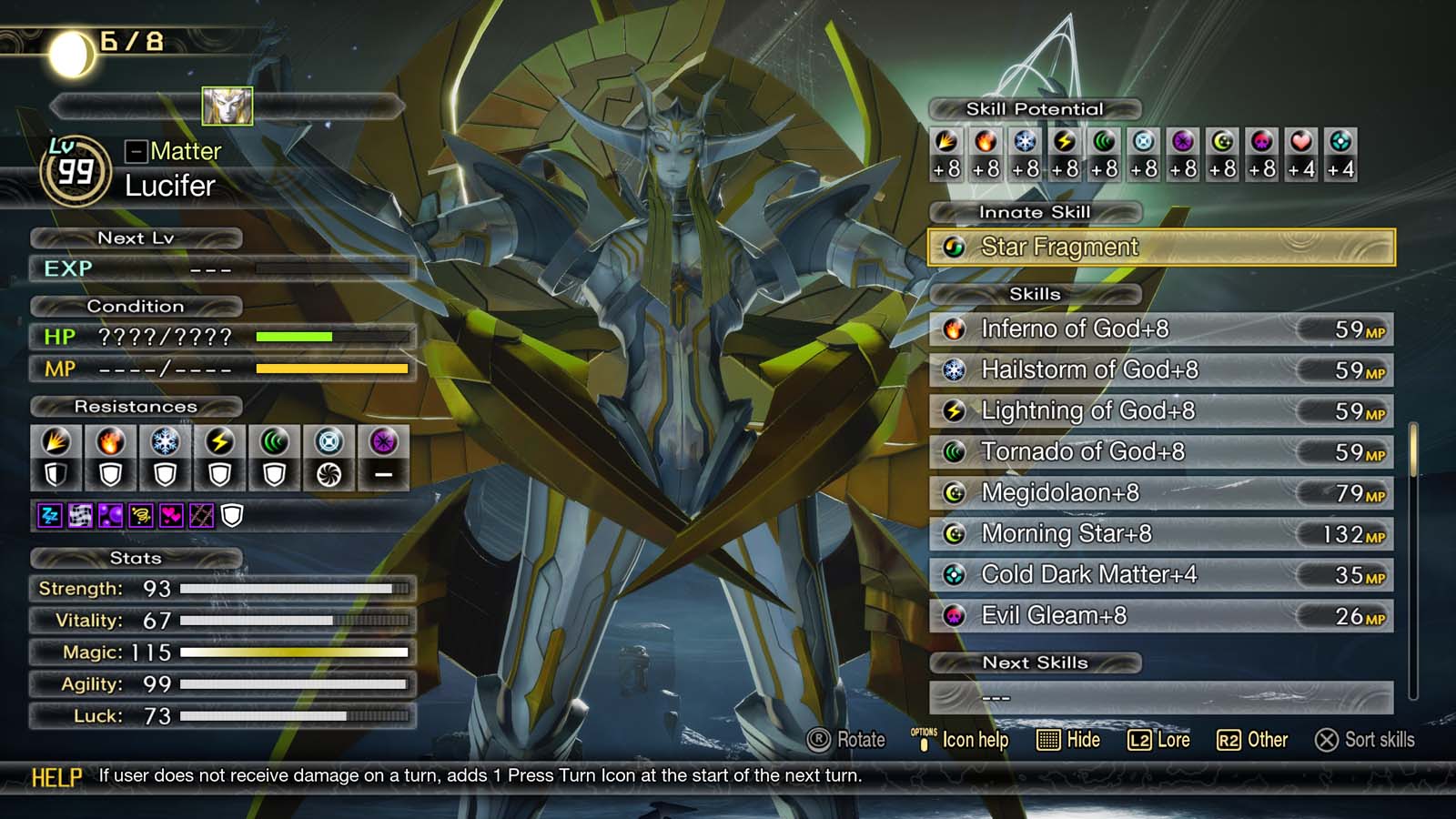
Task: Click the purple dark Skill Potential icon
Action: click(1184, 141)
